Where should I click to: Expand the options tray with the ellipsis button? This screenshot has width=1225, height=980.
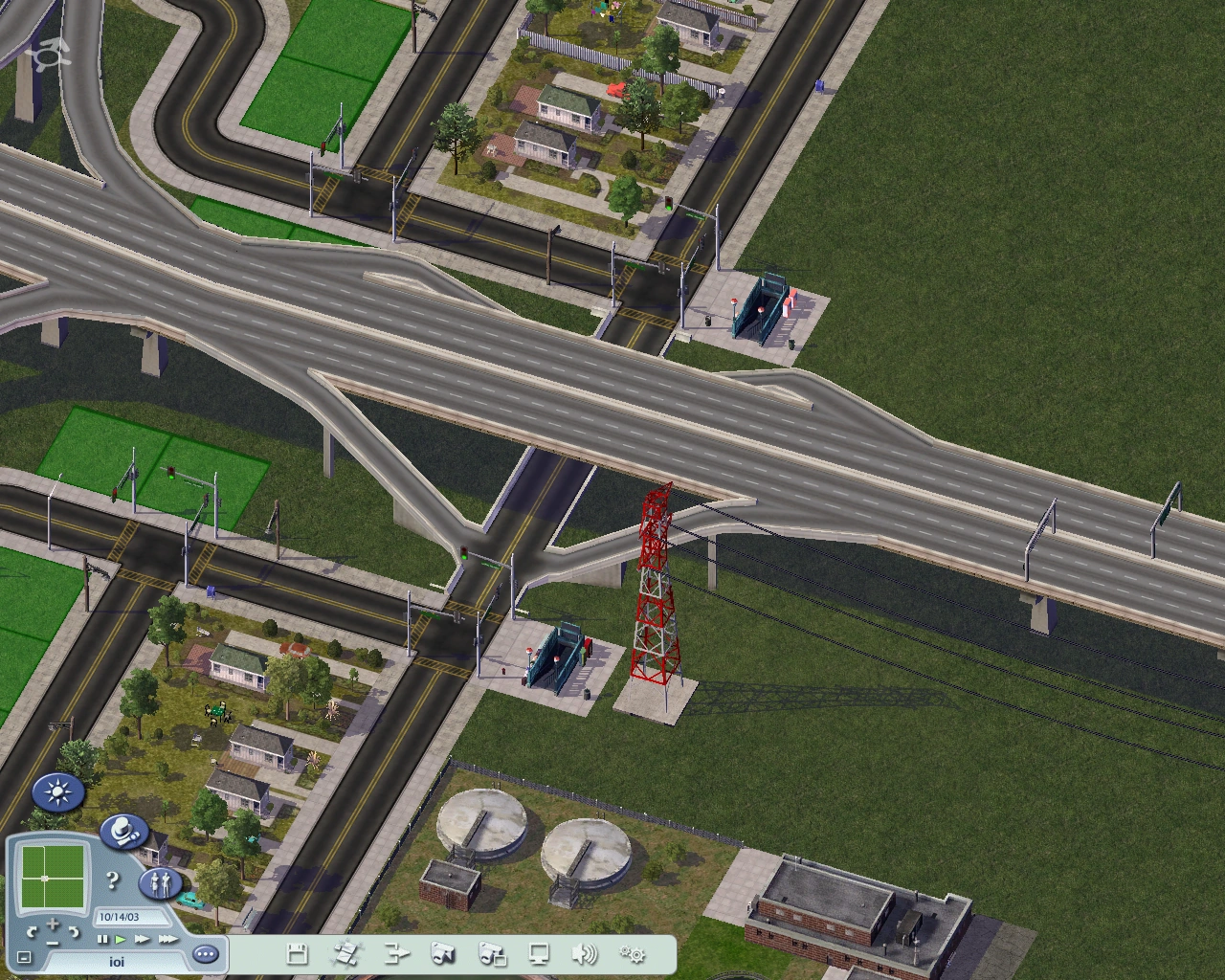(x=205, y=954)
